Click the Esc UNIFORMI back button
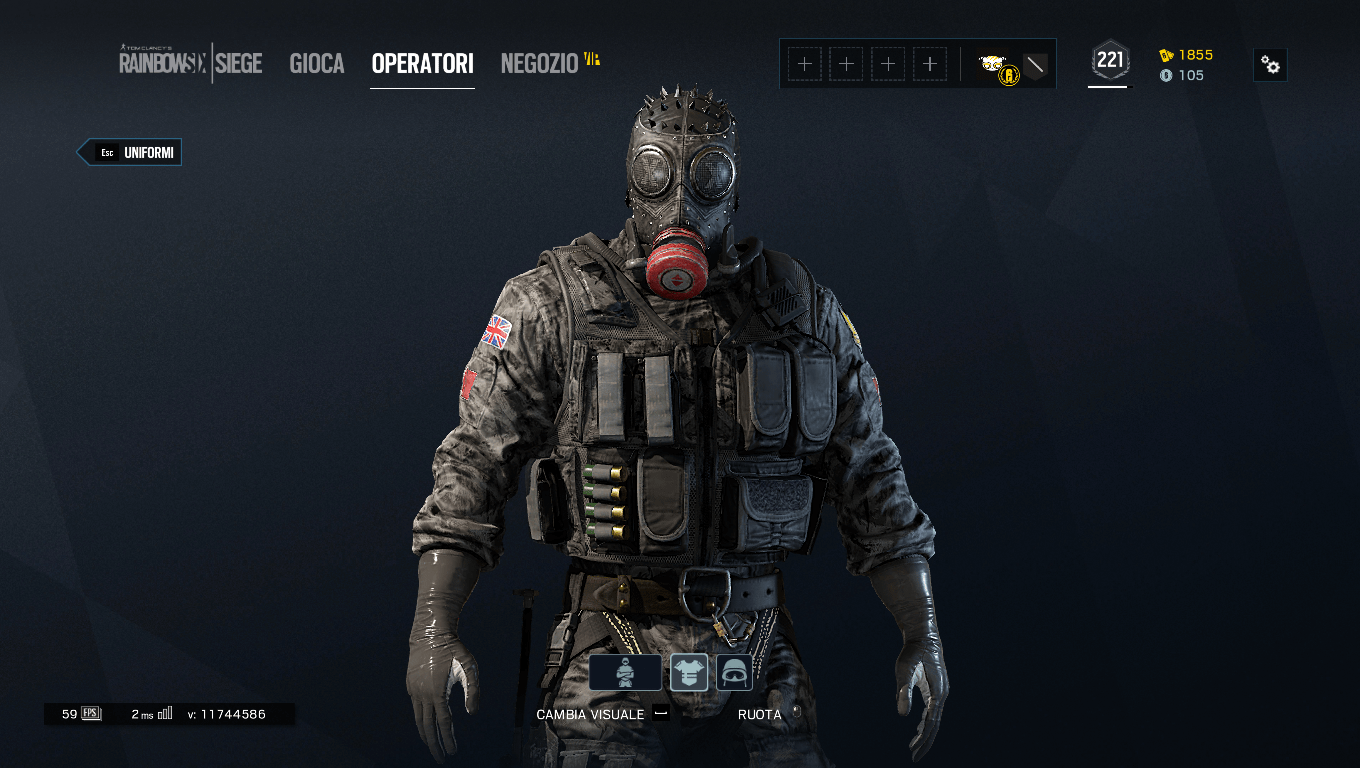 129,152
